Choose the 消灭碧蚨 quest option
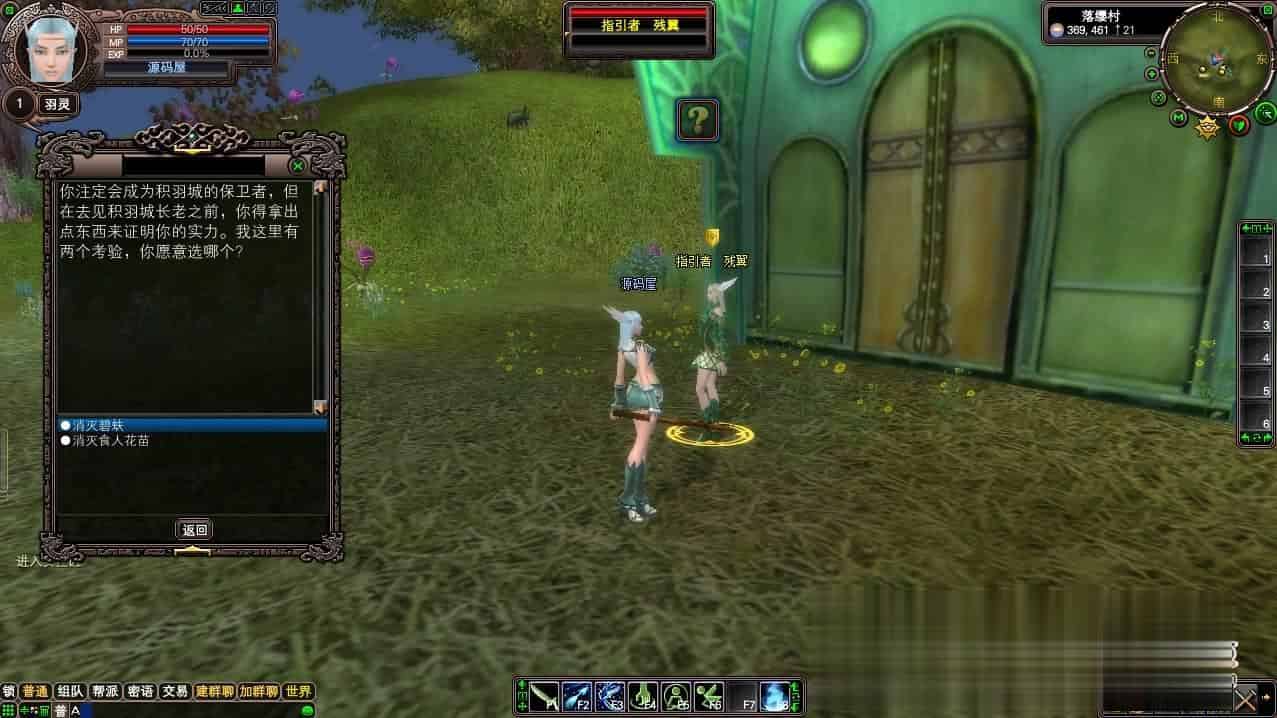Viewport: 1277px width, 718px height. pyautogui.click(x=98, y=425)
